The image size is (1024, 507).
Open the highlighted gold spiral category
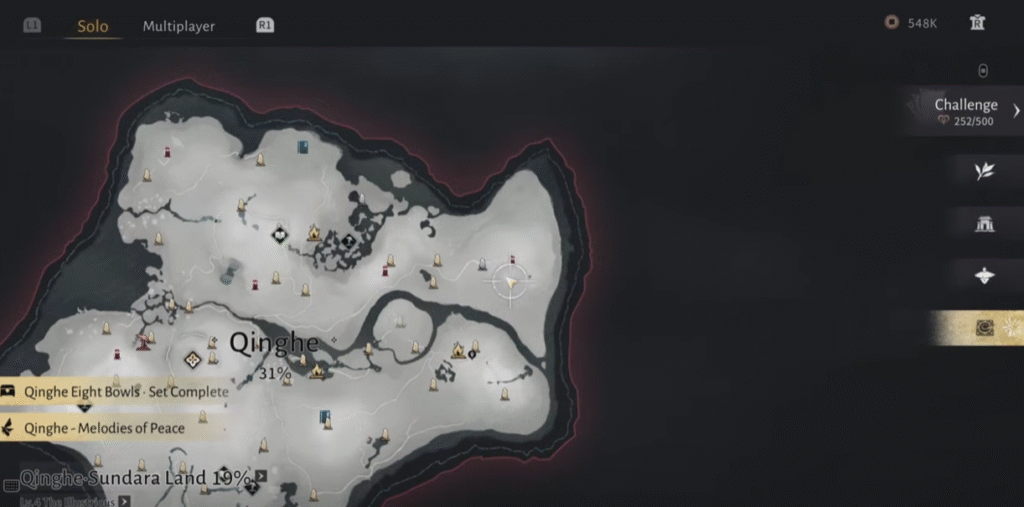985,327
